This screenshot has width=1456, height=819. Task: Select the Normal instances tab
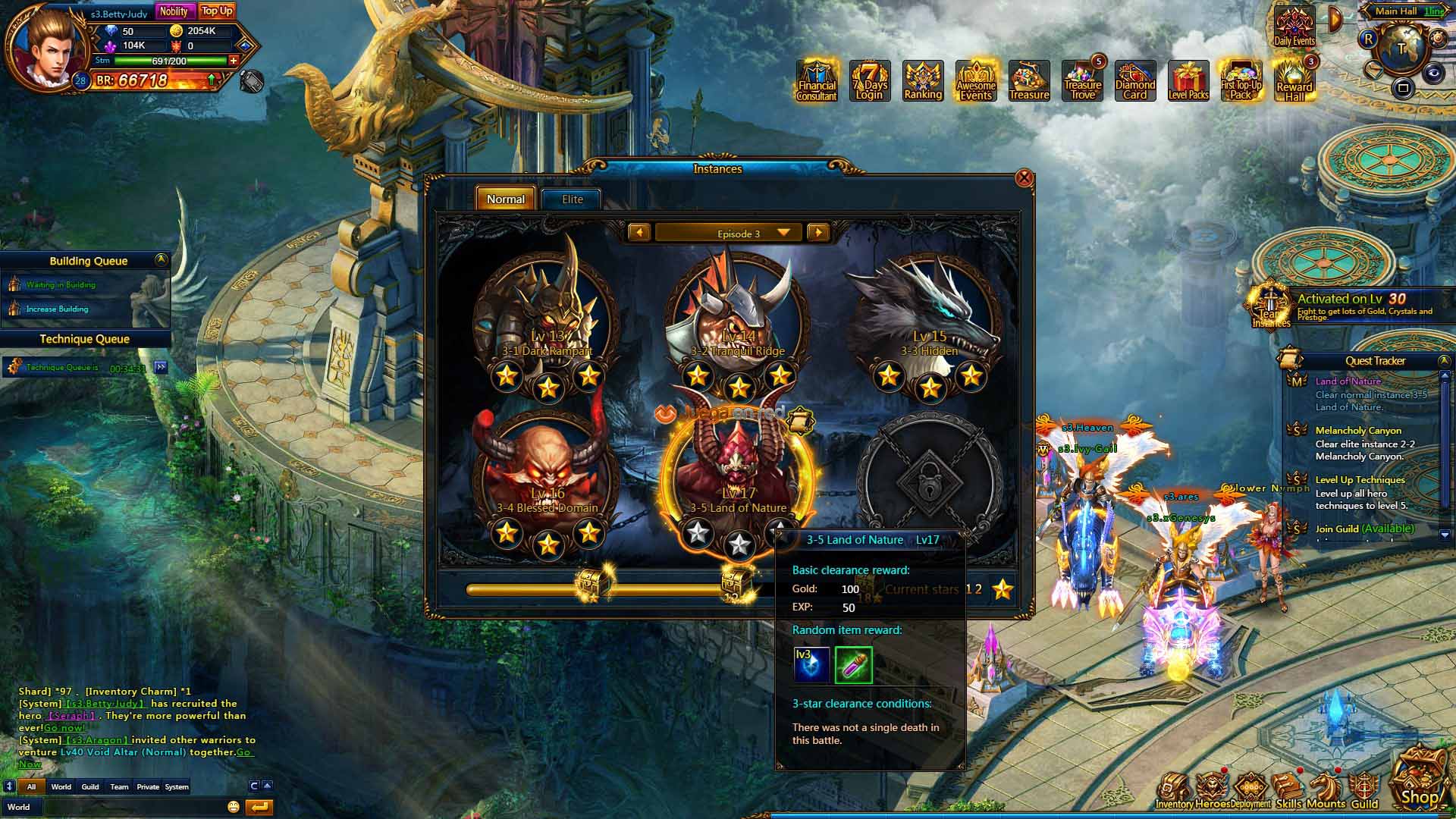(x=505, y=199)
